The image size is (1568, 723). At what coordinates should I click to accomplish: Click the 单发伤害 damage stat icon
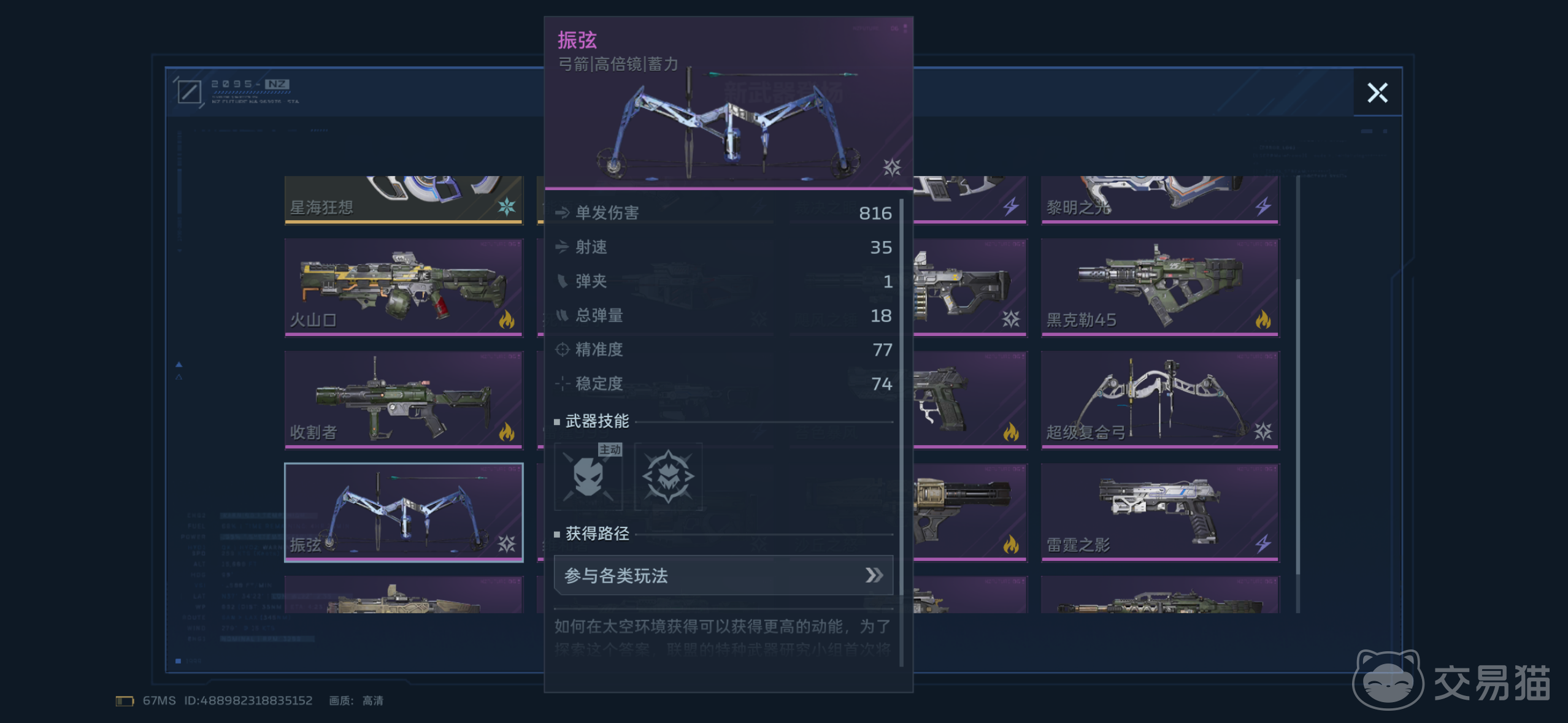click(x=561, y=213)
